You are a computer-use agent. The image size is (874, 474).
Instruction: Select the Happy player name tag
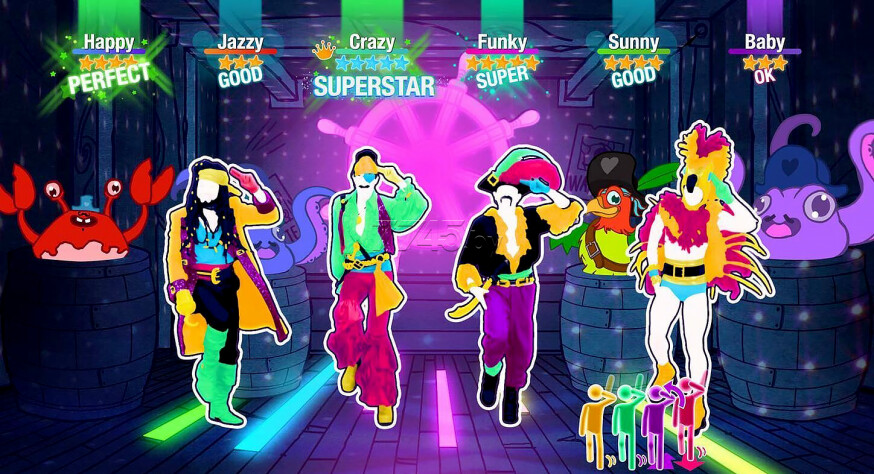tap(108, 42)
